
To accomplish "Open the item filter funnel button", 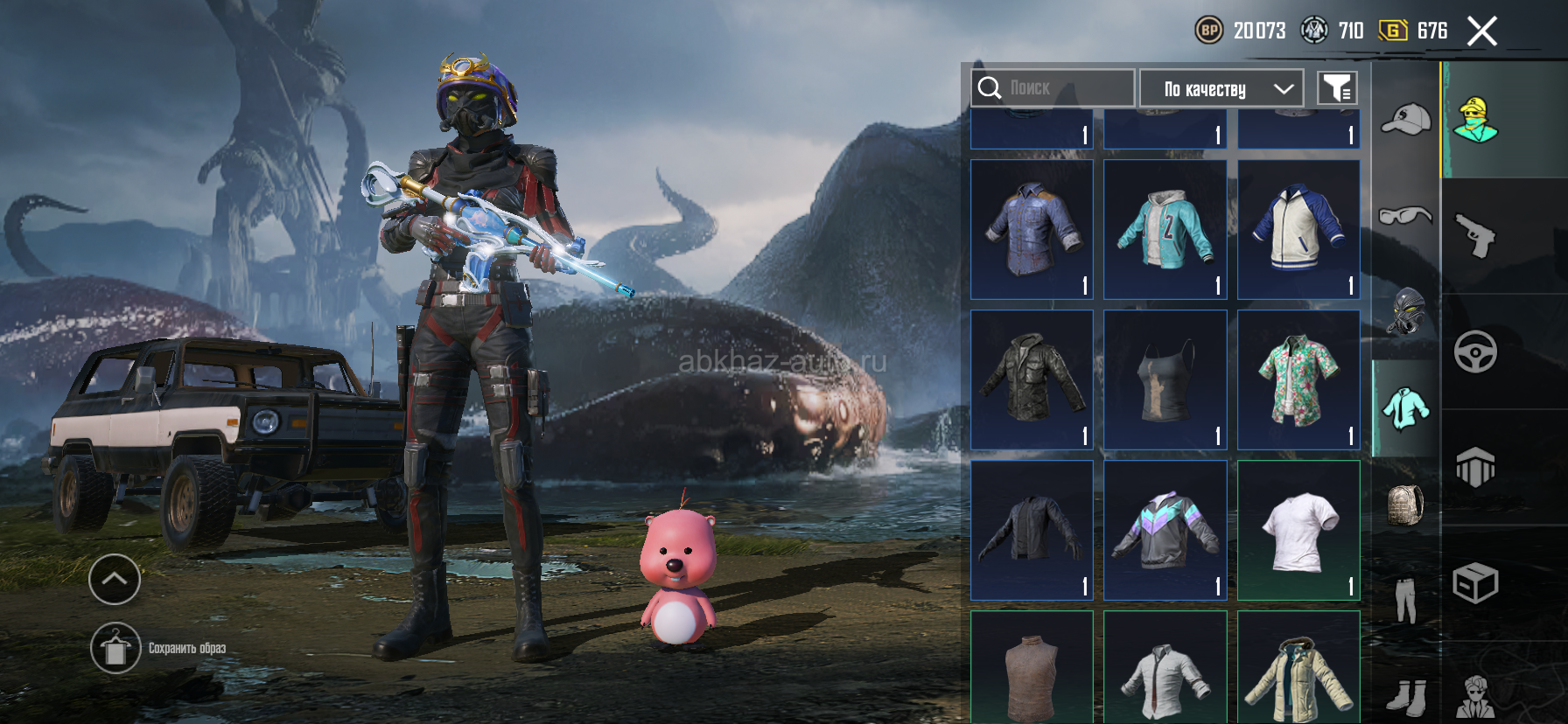I will (1337, 88).
